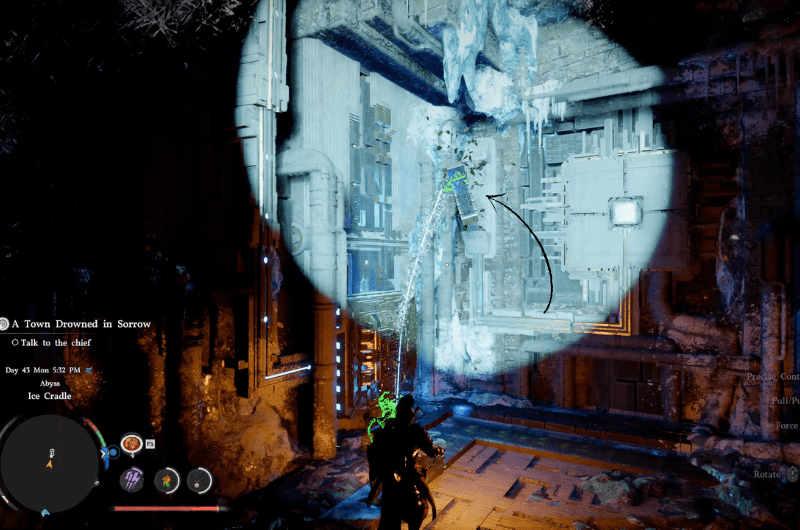
Task: Choose the small round orb item slot
Action: (200, 480)
